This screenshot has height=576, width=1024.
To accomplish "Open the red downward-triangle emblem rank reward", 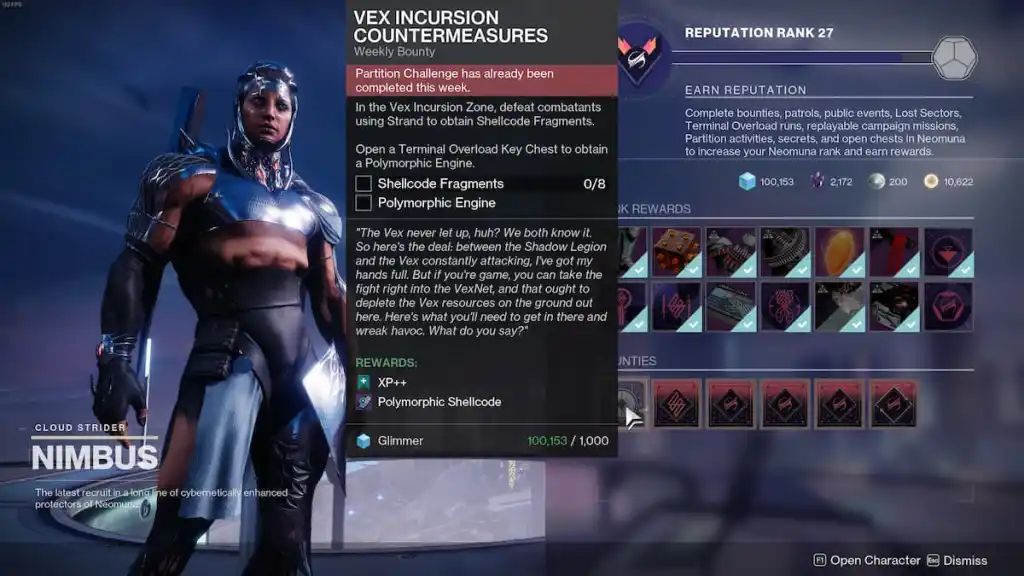I will point(947,252).
